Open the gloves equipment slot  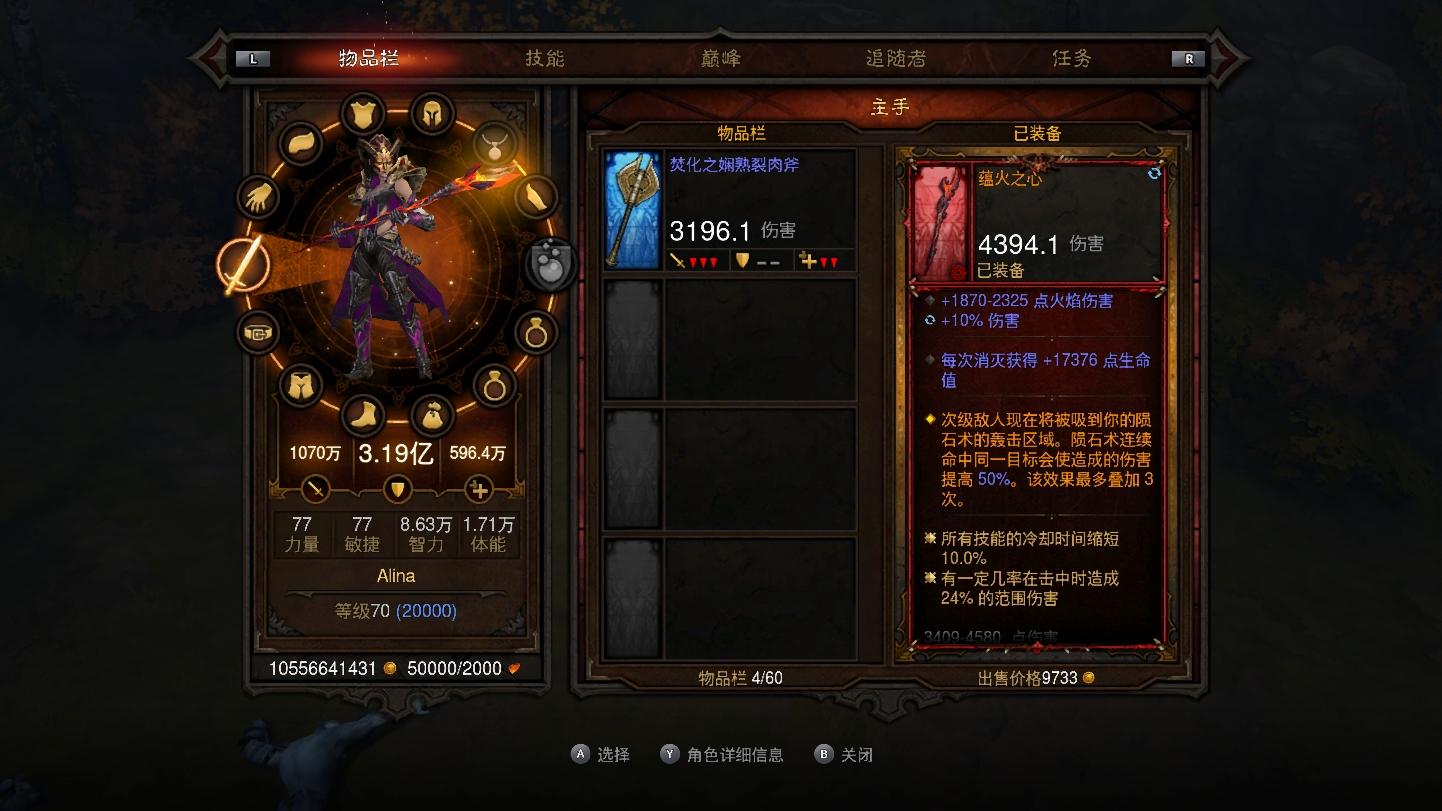pyautogui.click(x=261, y=197)
